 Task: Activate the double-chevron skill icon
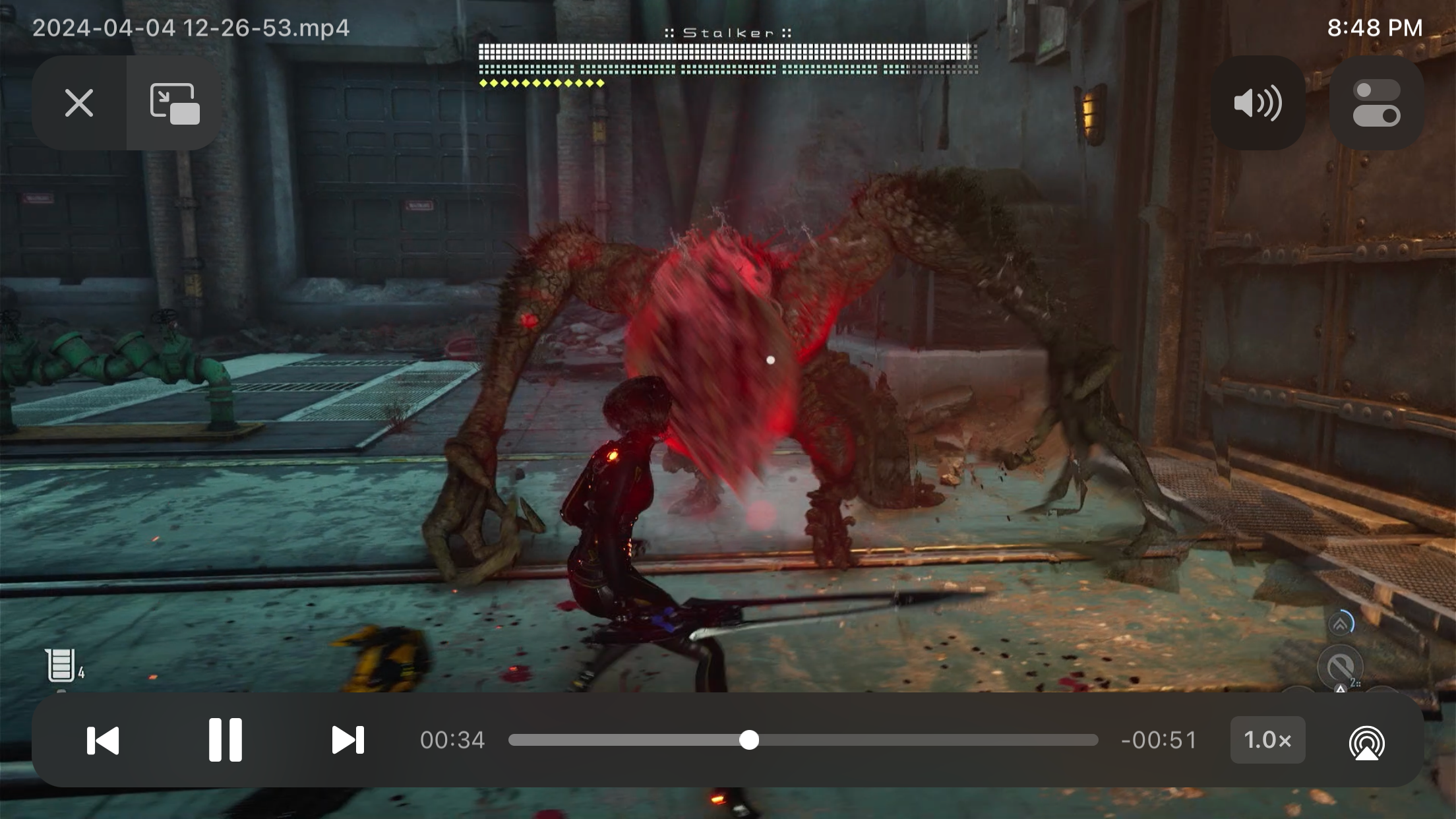1341,624
